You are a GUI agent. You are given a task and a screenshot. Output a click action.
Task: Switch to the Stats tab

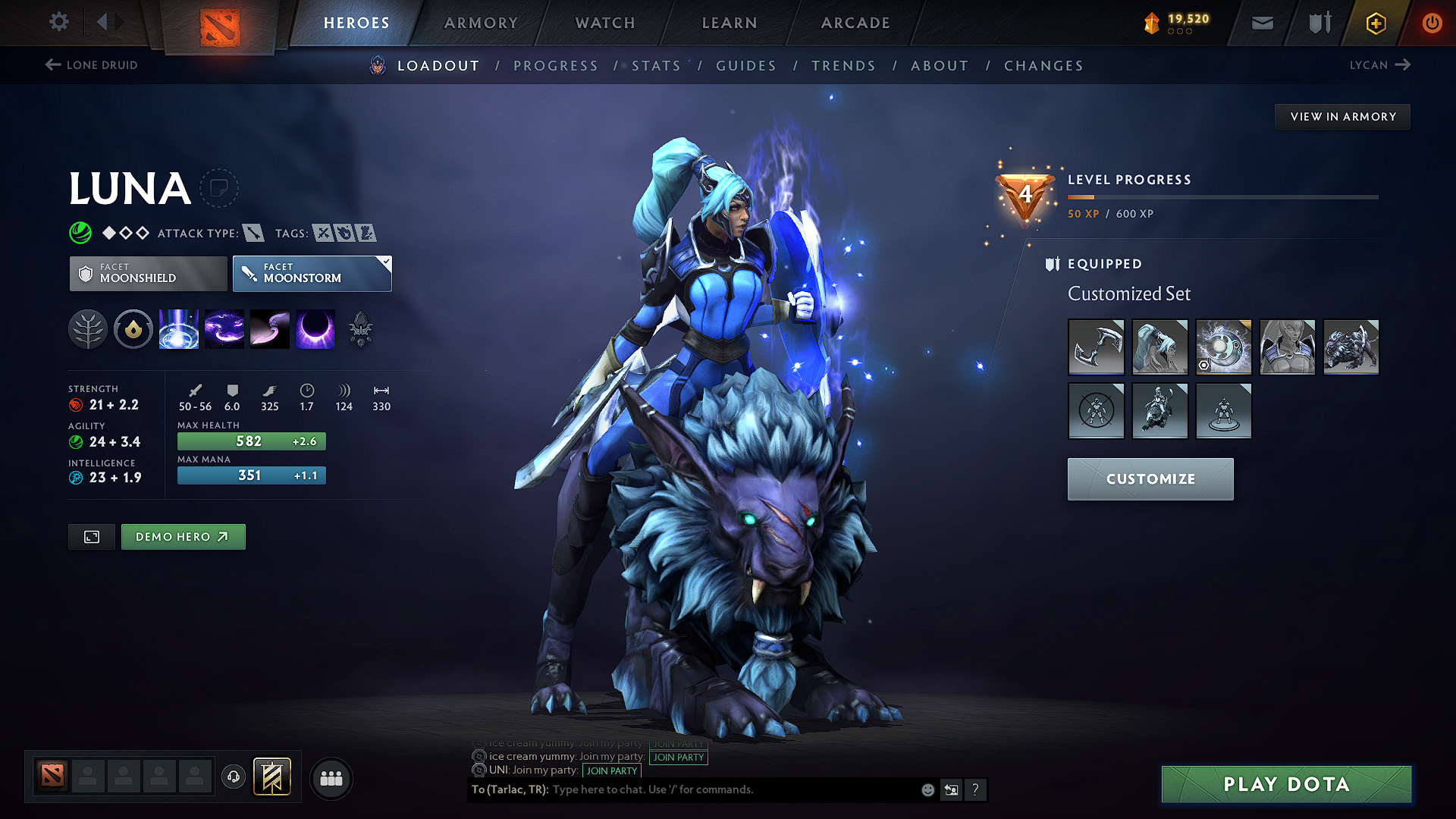[x=656, y=66]
